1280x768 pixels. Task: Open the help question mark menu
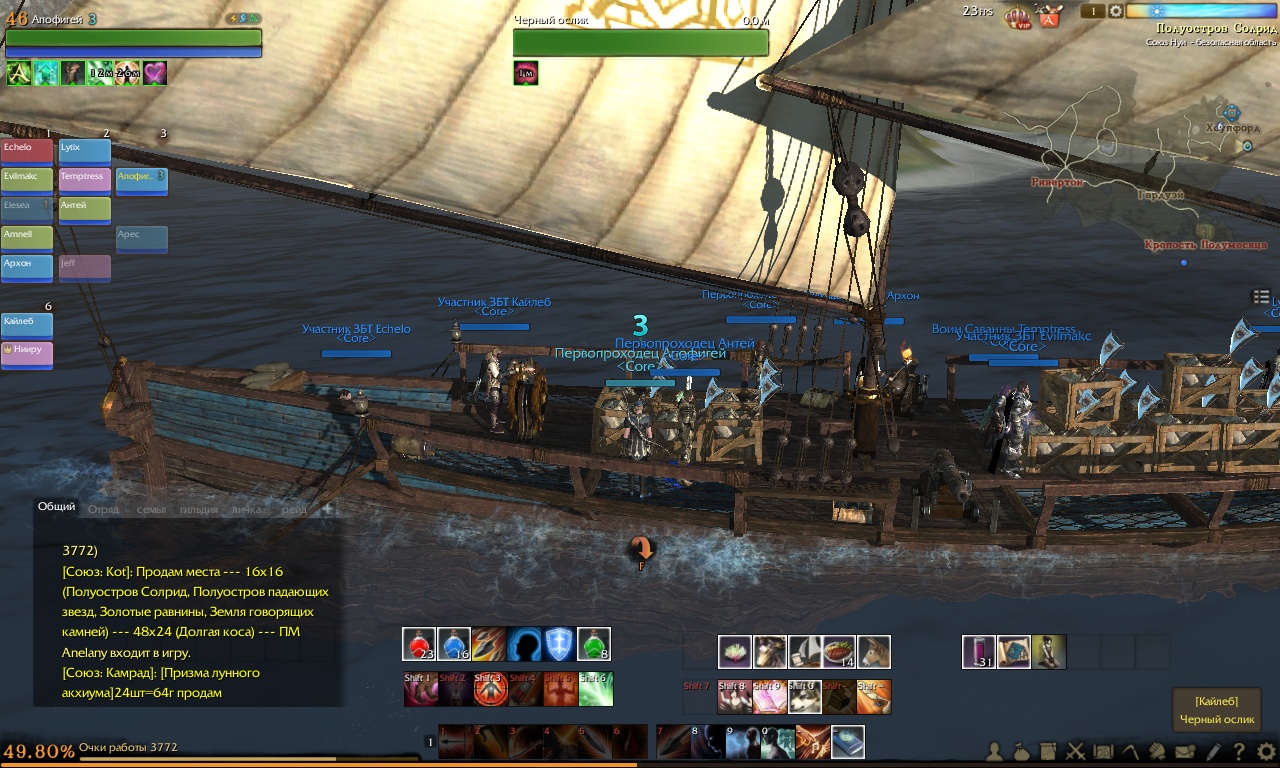[x=1239, y=751]
